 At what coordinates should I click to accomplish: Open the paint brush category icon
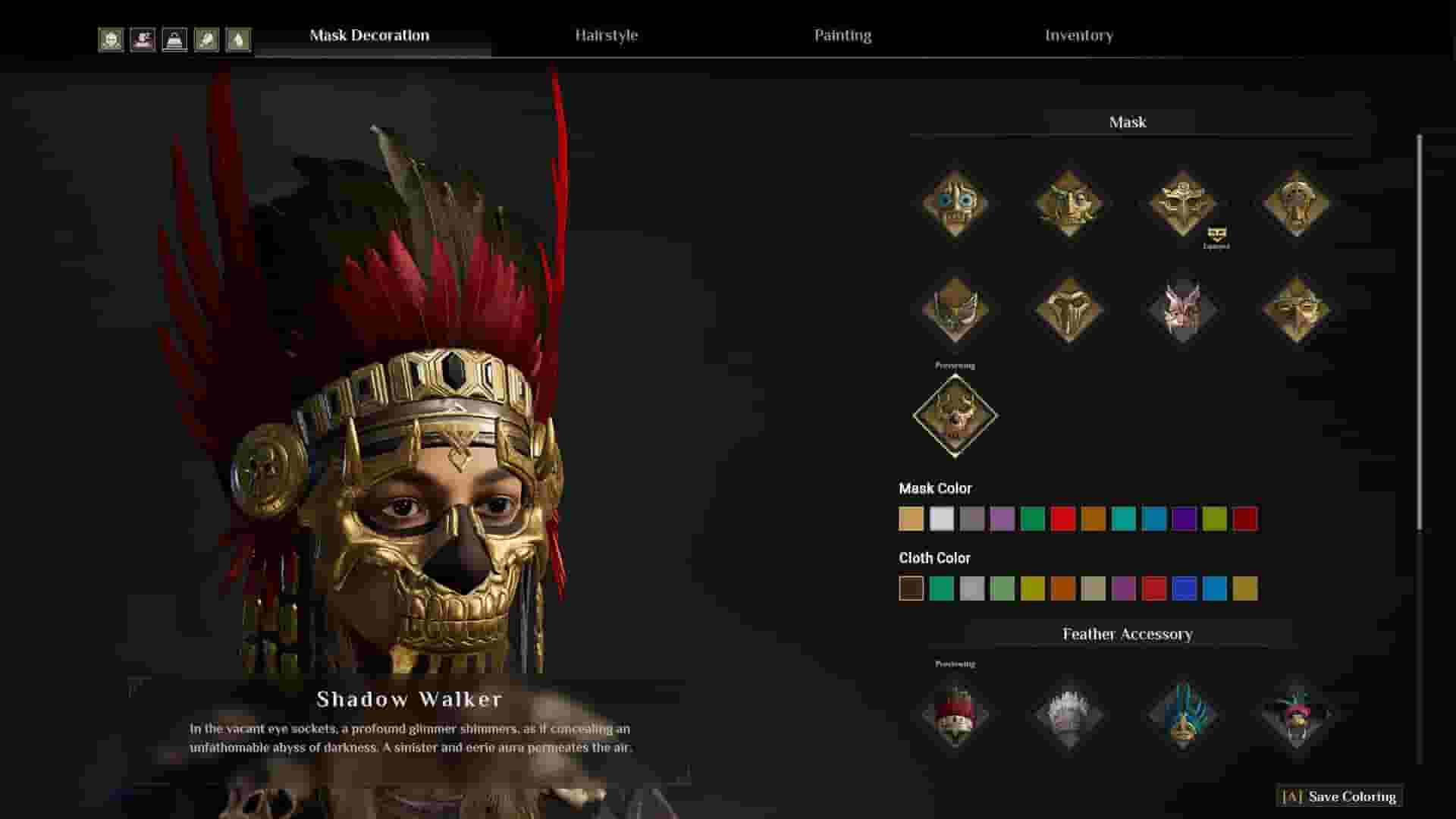pyautogui.click(x=207, y=39)
